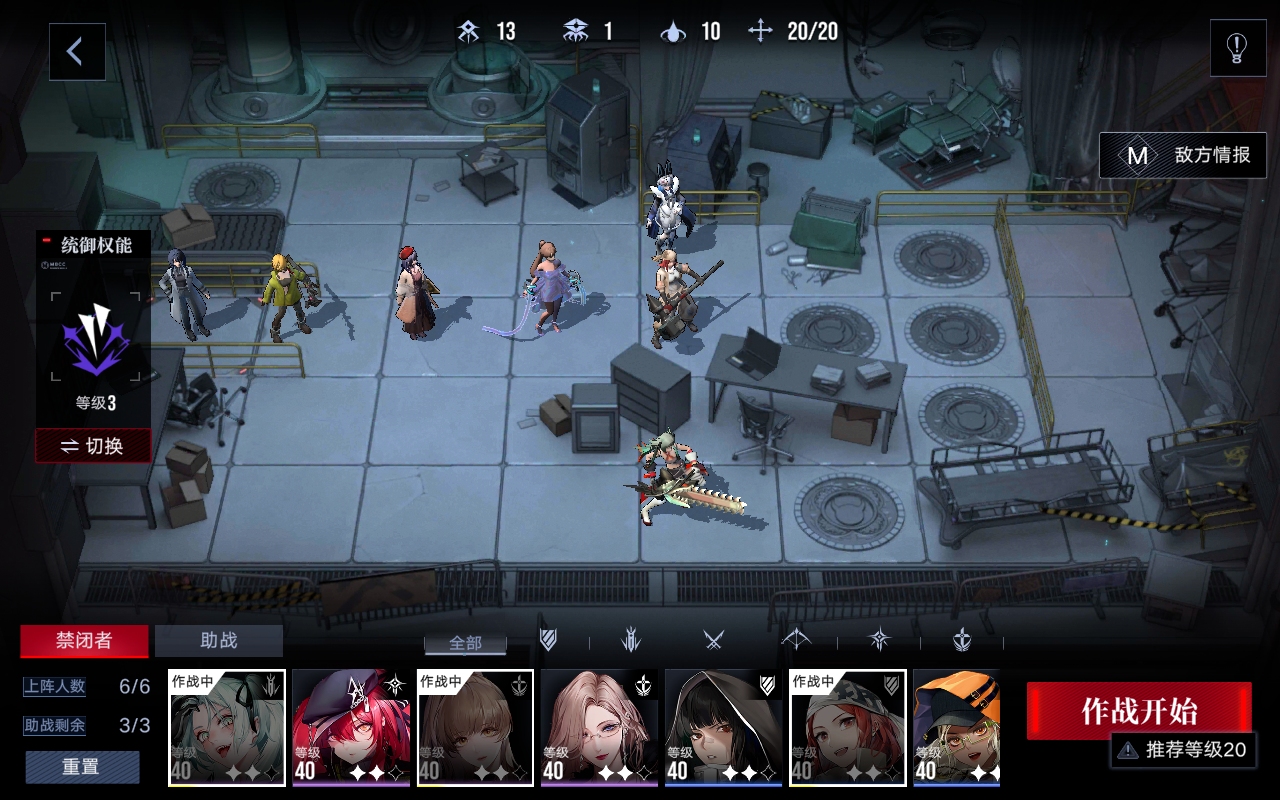Viewport: 1280px width, 800px height.
Task: Show all classes with 全部 filter
Action: point(465,643)
